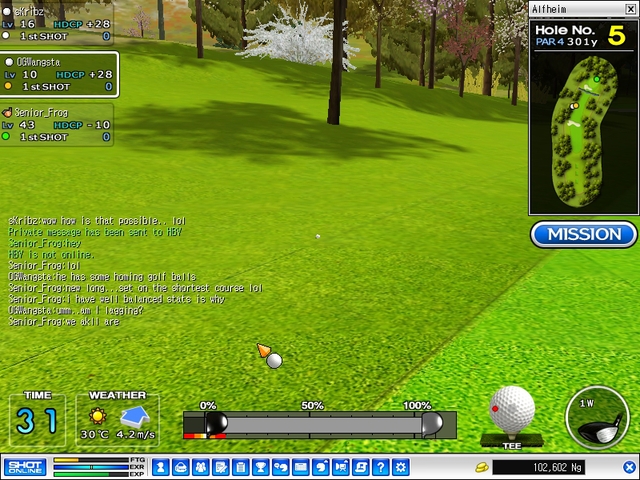Viewport: 640px width, 480px height.
Task: Select sKribz player panel
Action: pos(56,24)
